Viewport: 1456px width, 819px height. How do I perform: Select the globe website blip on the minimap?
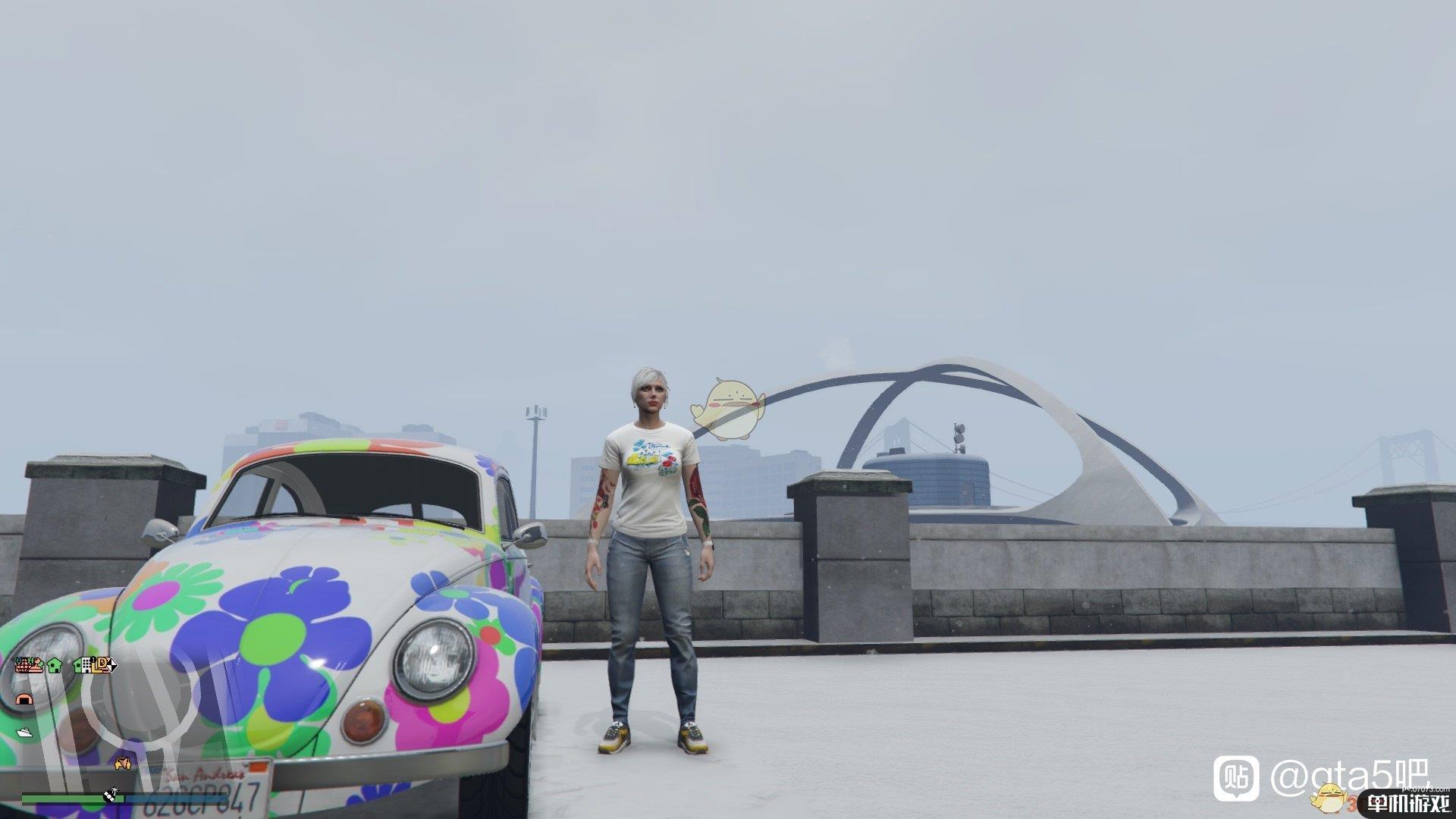pyautogui.click(x=21, y=665)
